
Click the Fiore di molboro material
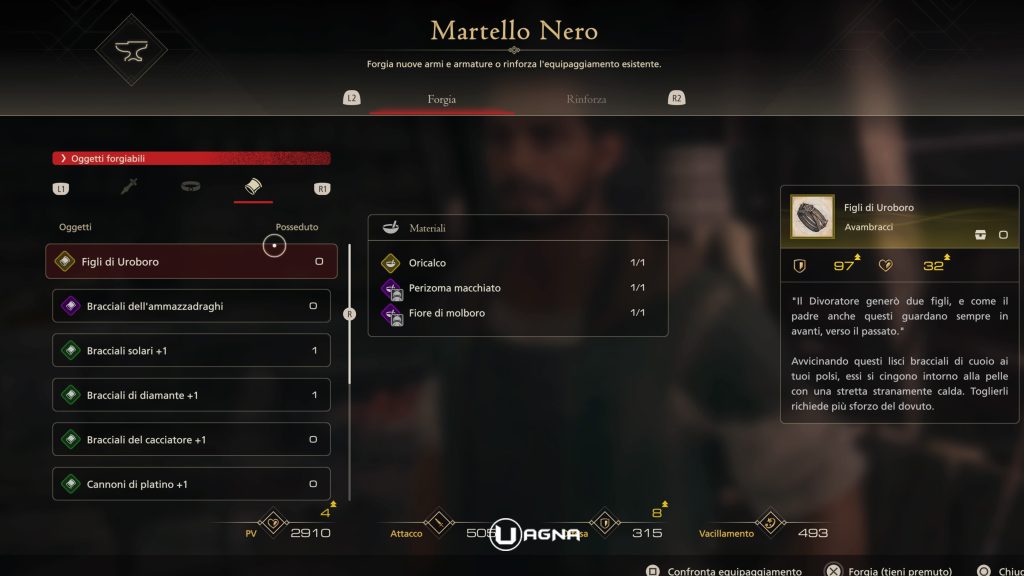click(518, 313)
